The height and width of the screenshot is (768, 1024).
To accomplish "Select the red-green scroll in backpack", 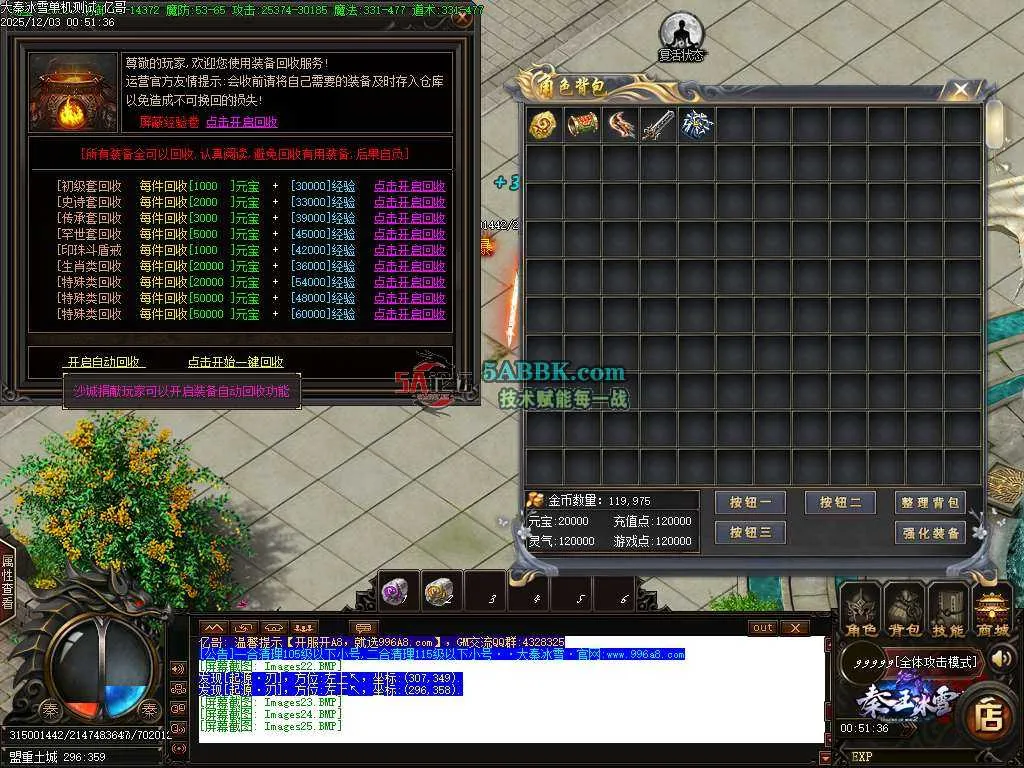I will 582,125.
